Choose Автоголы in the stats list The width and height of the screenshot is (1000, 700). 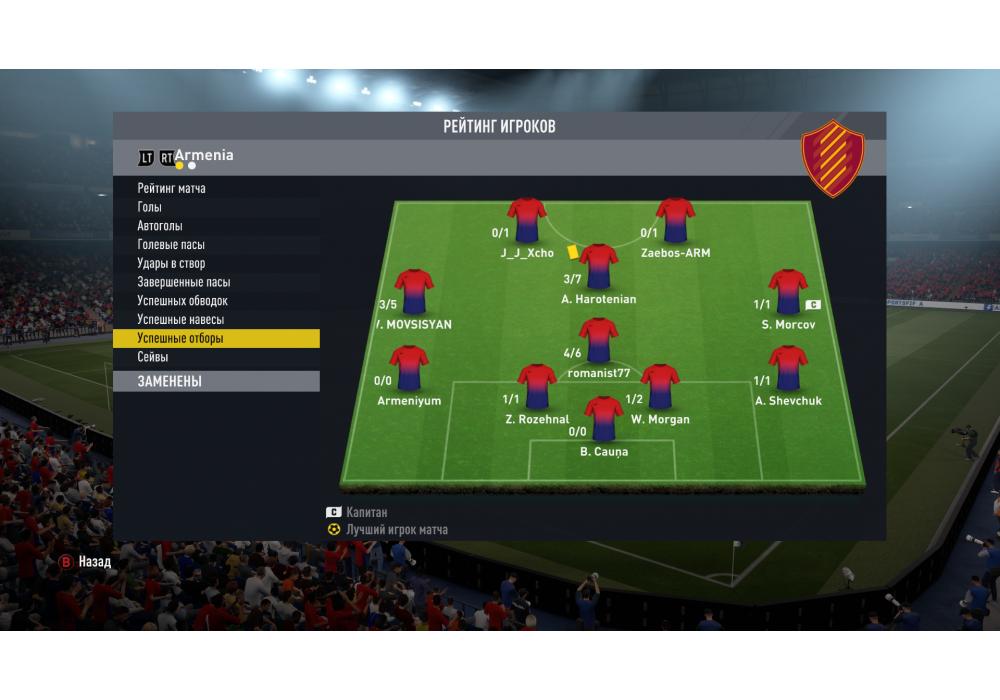tap(160, 226)
